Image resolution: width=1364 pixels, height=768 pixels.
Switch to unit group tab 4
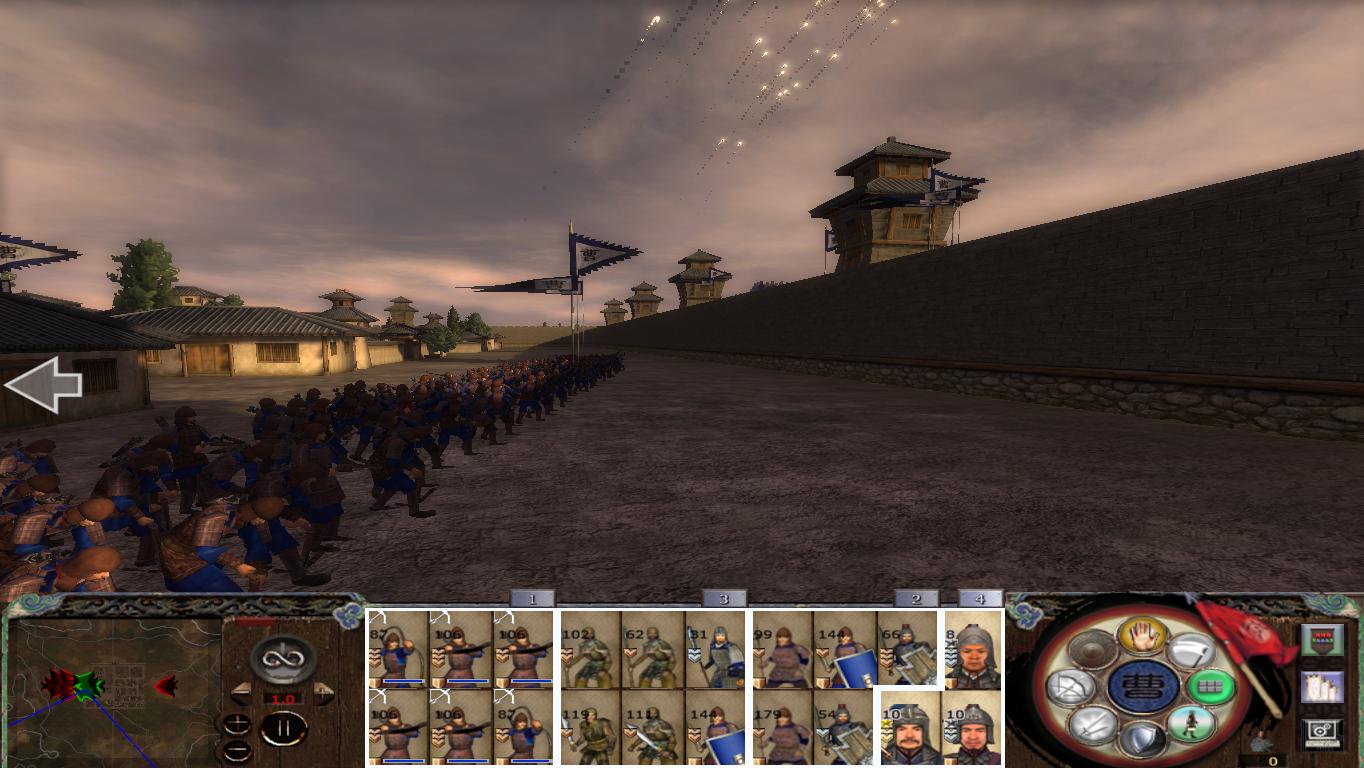click(x=981, y=598)
